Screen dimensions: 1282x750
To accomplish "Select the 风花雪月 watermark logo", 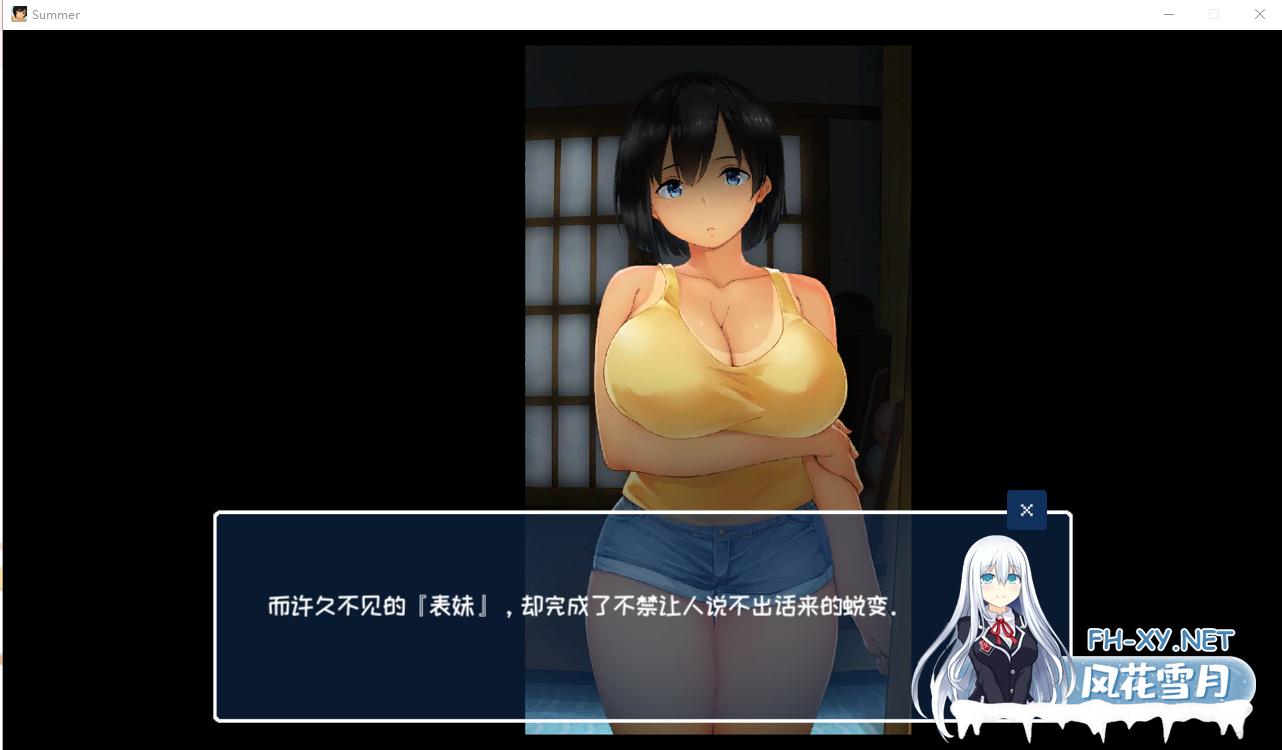I will (x=1155, y=680).
